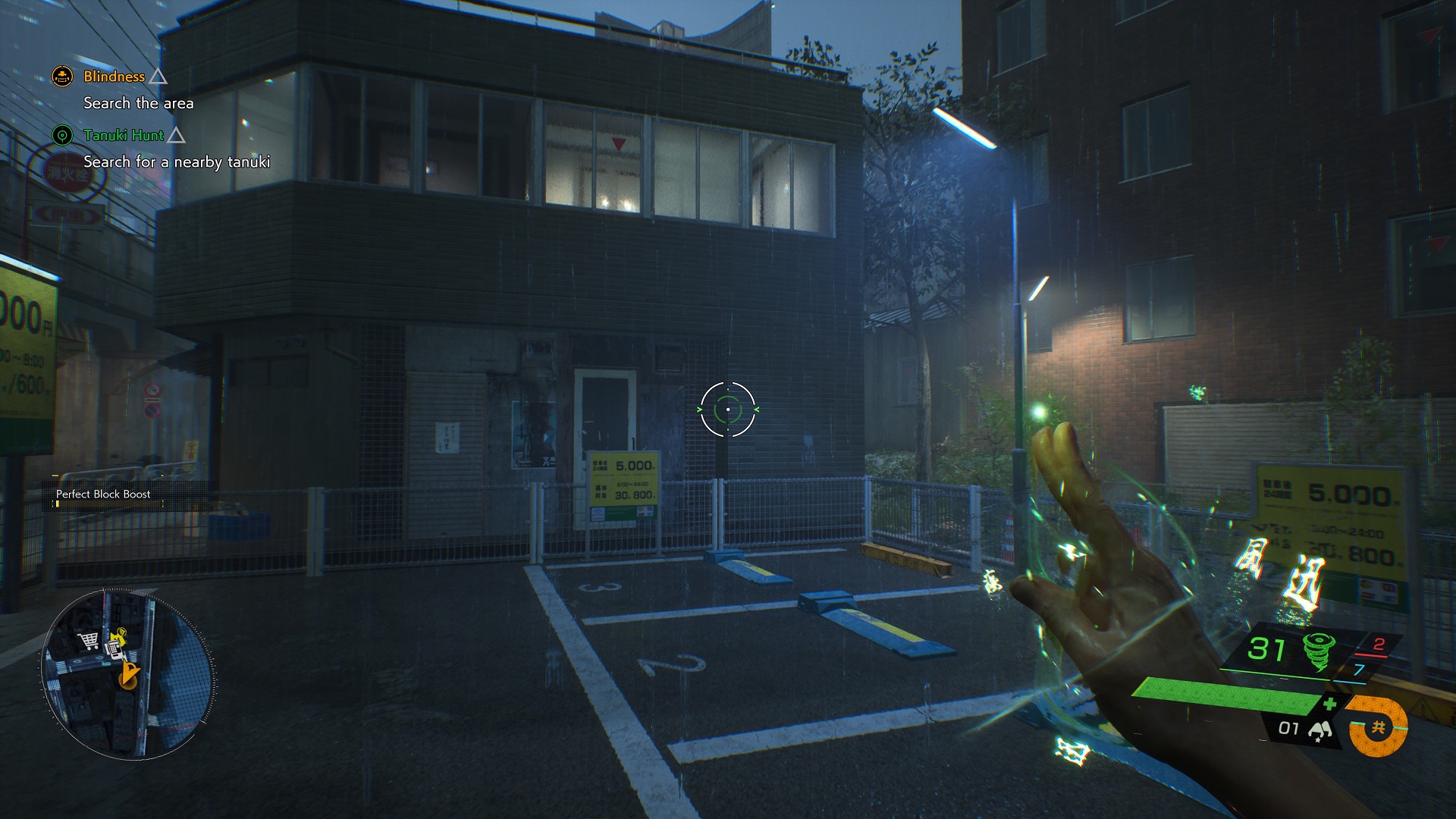The height and width of the screenshot is (819, 1456).
Task: Select the Blindness quest tracker entry
Action: tap(114, 77)
